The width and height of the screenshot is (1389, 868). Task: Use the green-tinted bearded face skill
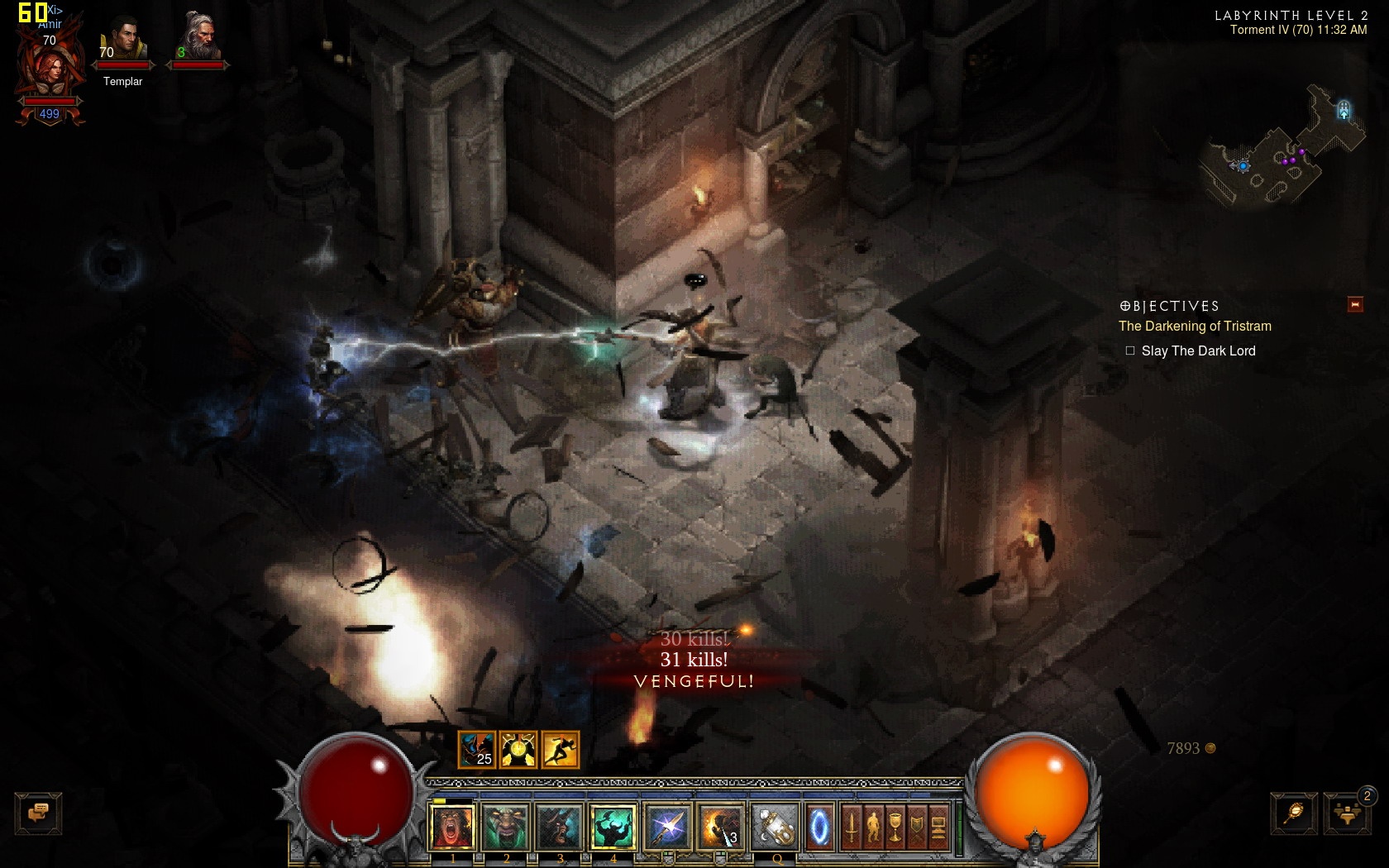[x=505, y=827]
